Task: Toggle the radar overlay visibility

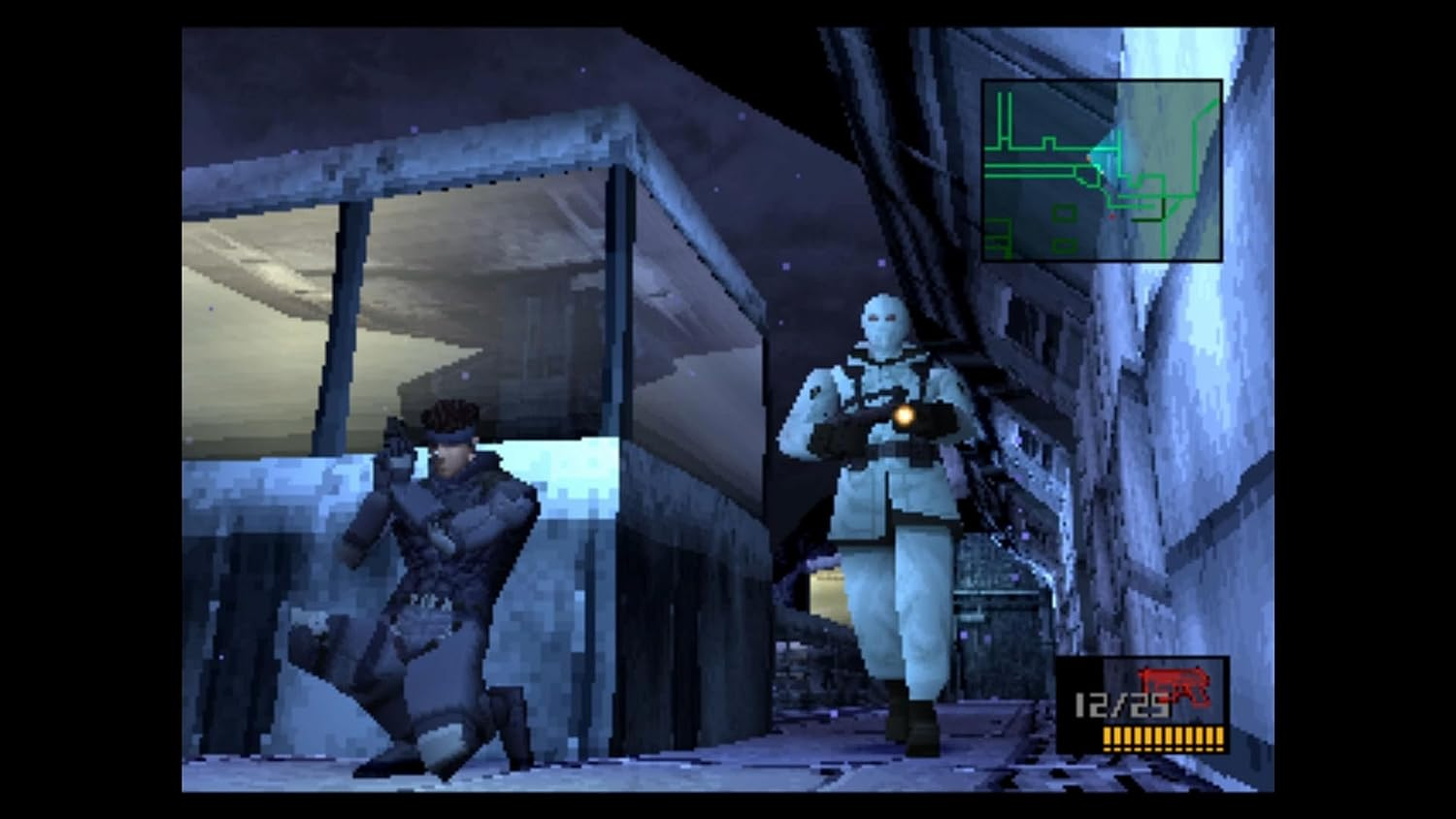Action: [x=1102, y=170]
